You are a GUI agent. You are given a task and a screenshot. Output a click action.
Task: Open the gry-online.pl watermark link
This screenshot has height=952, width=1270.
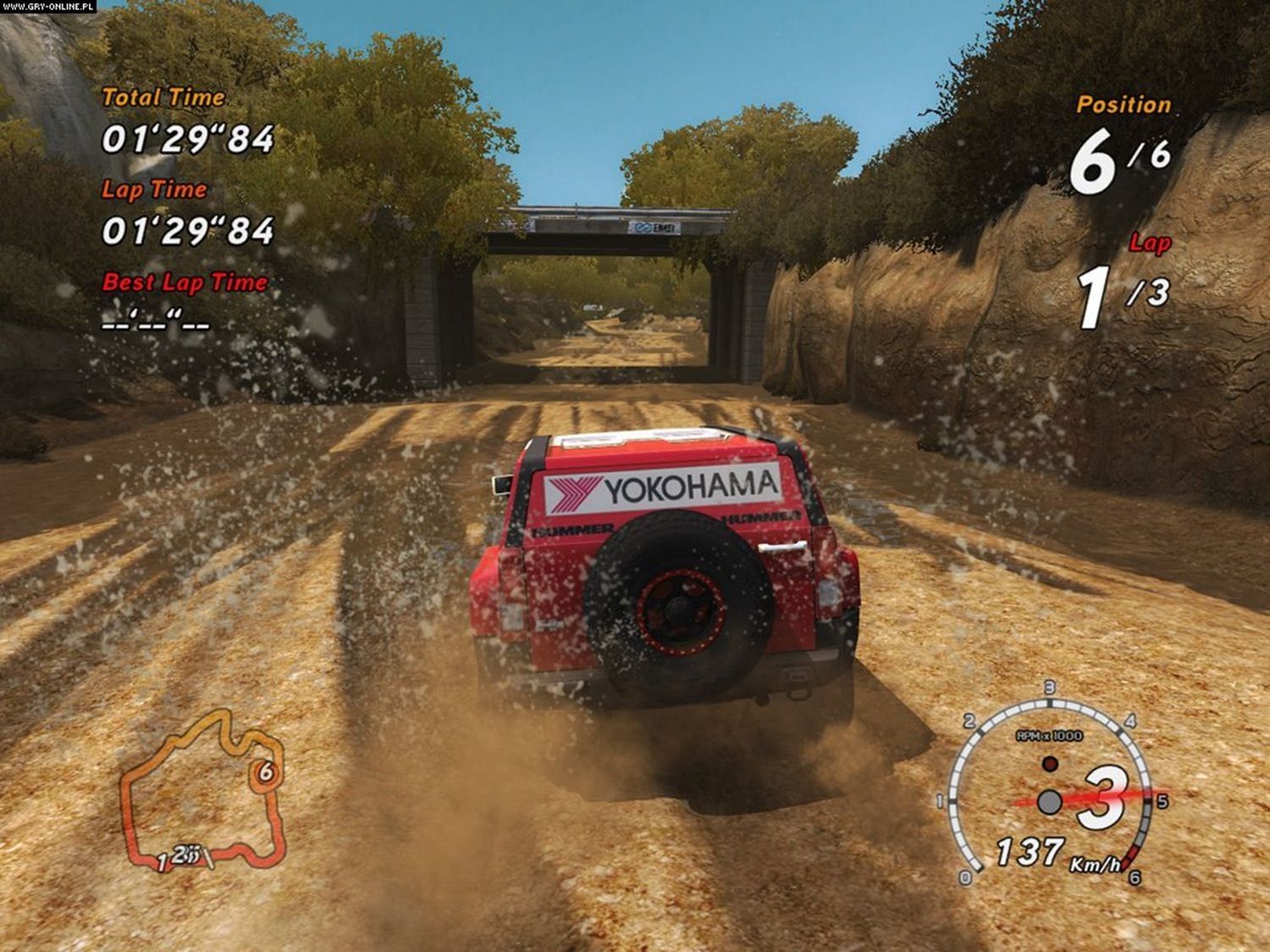click(x=48, y=7)
